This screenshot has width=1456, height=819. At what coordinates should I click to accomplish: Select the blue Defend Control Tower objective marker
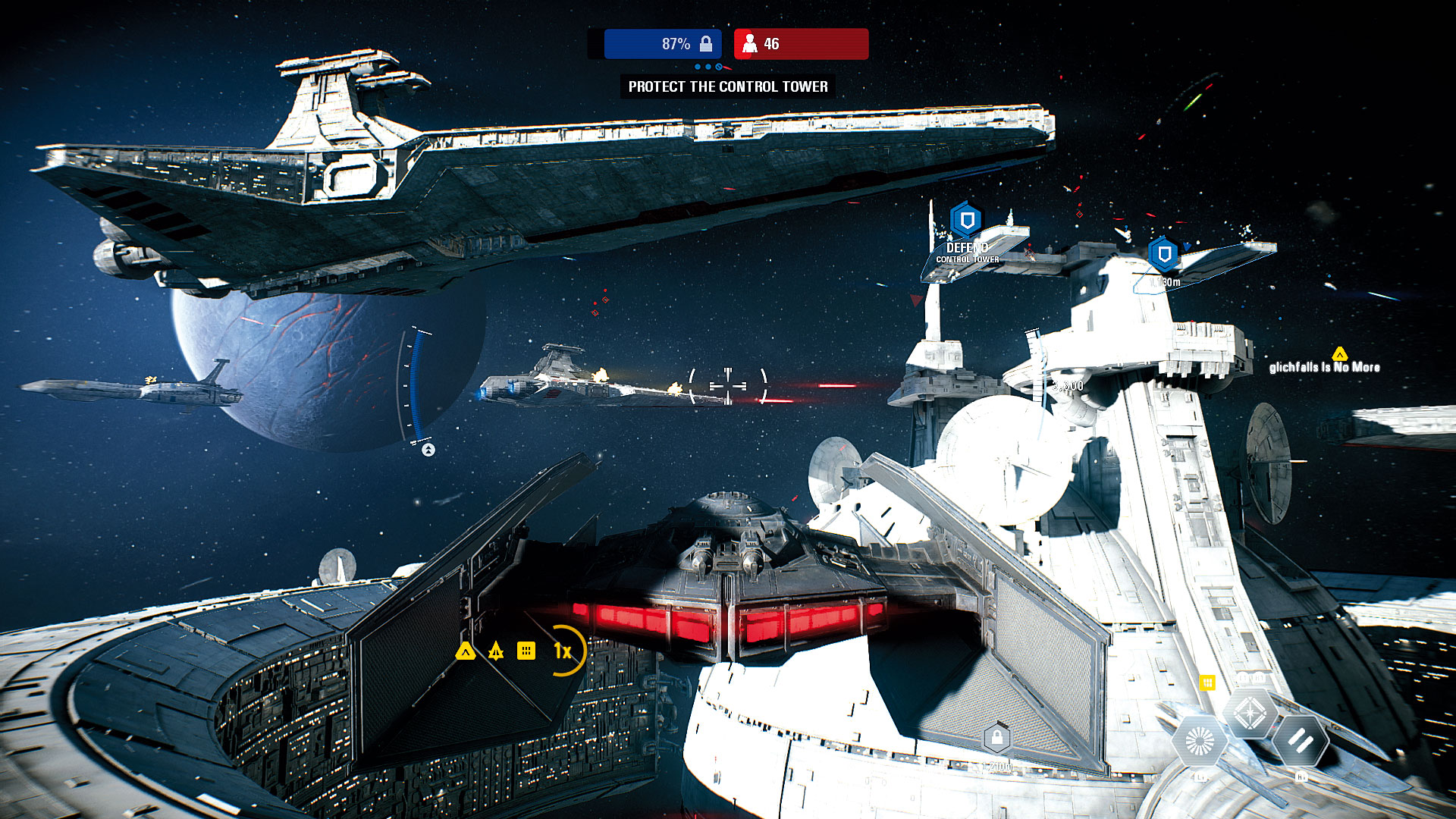(966, 221)
